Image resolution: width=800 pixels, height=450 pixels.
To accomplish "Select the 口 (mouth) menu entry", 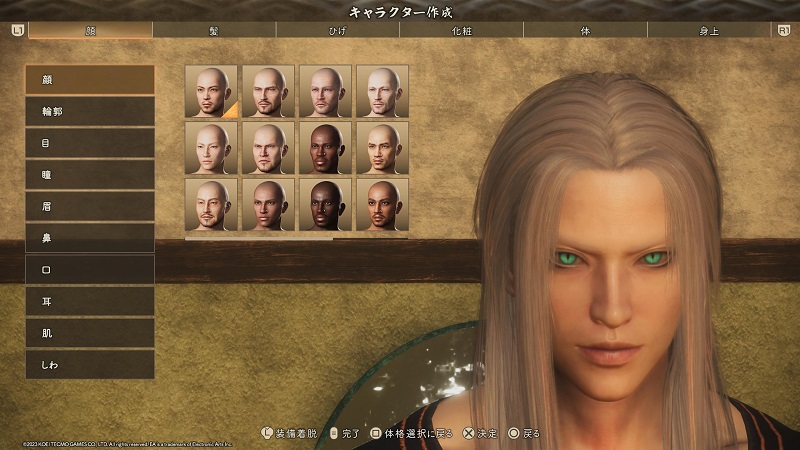I will [90, 269].
